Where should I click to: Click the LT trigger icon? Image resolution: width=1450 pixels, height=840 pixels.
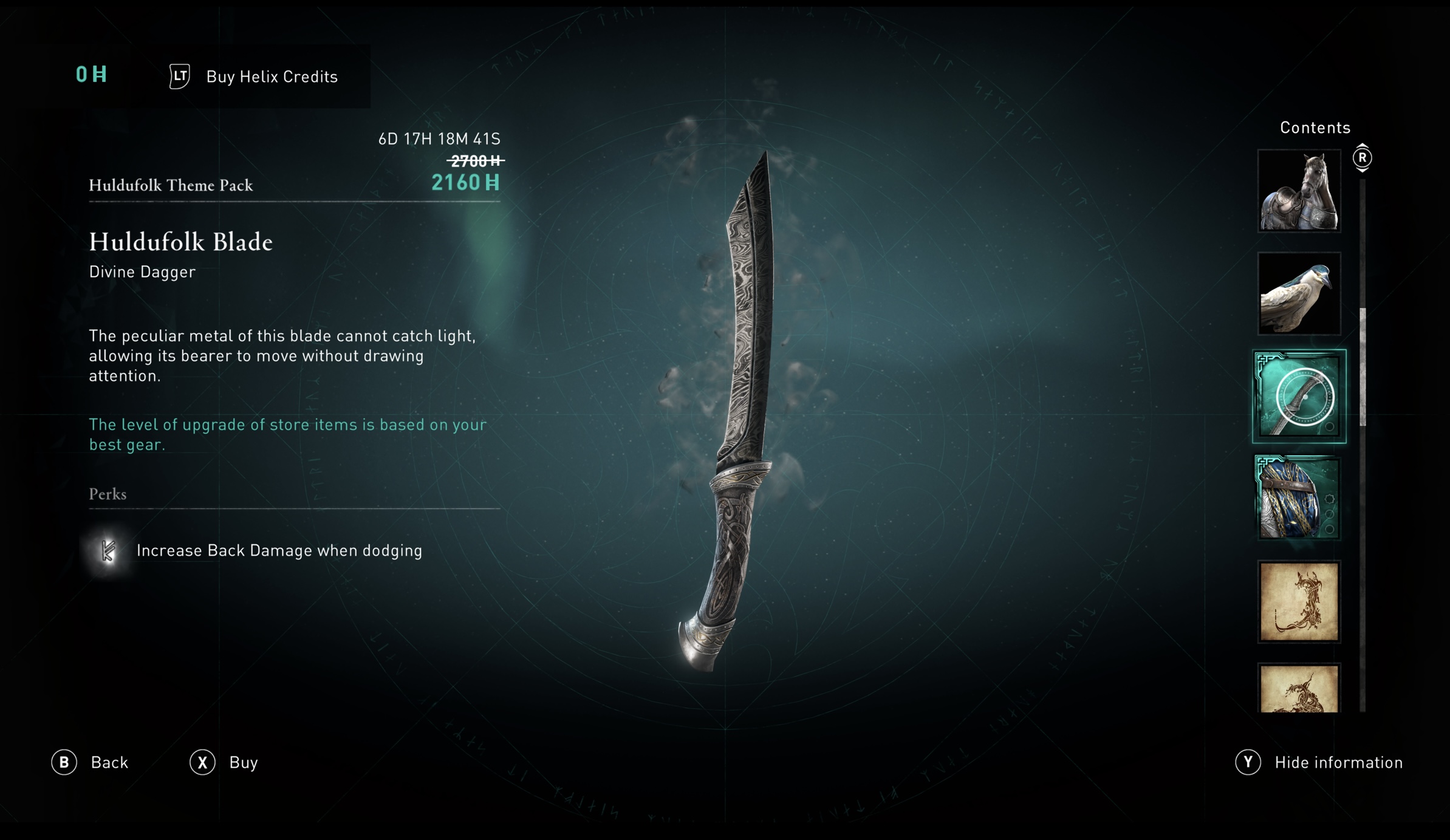tap(178, 77)
